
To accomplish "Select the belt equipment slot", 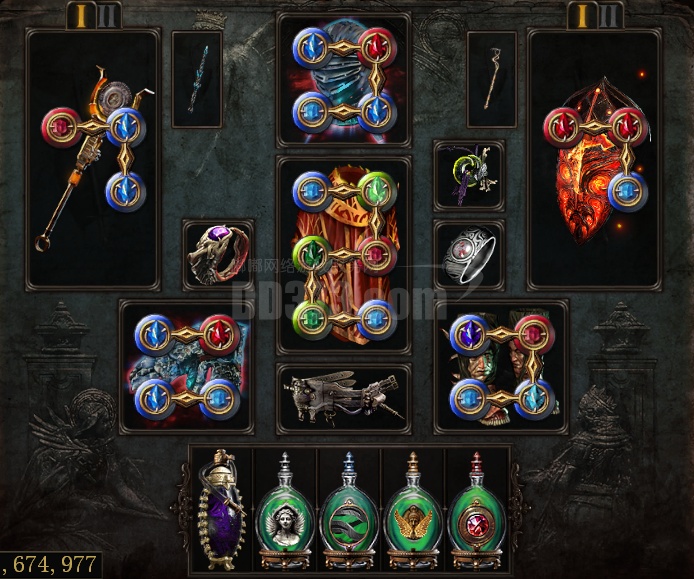I will [343, 399].
